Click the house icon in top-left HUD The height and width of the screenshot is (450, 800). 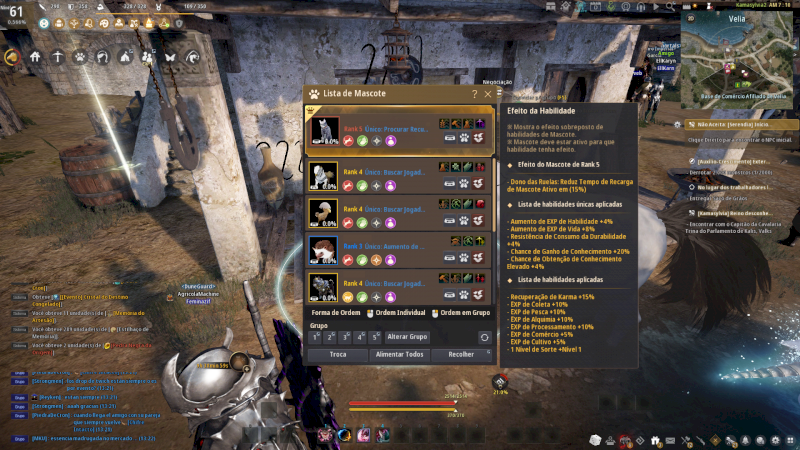34,57
